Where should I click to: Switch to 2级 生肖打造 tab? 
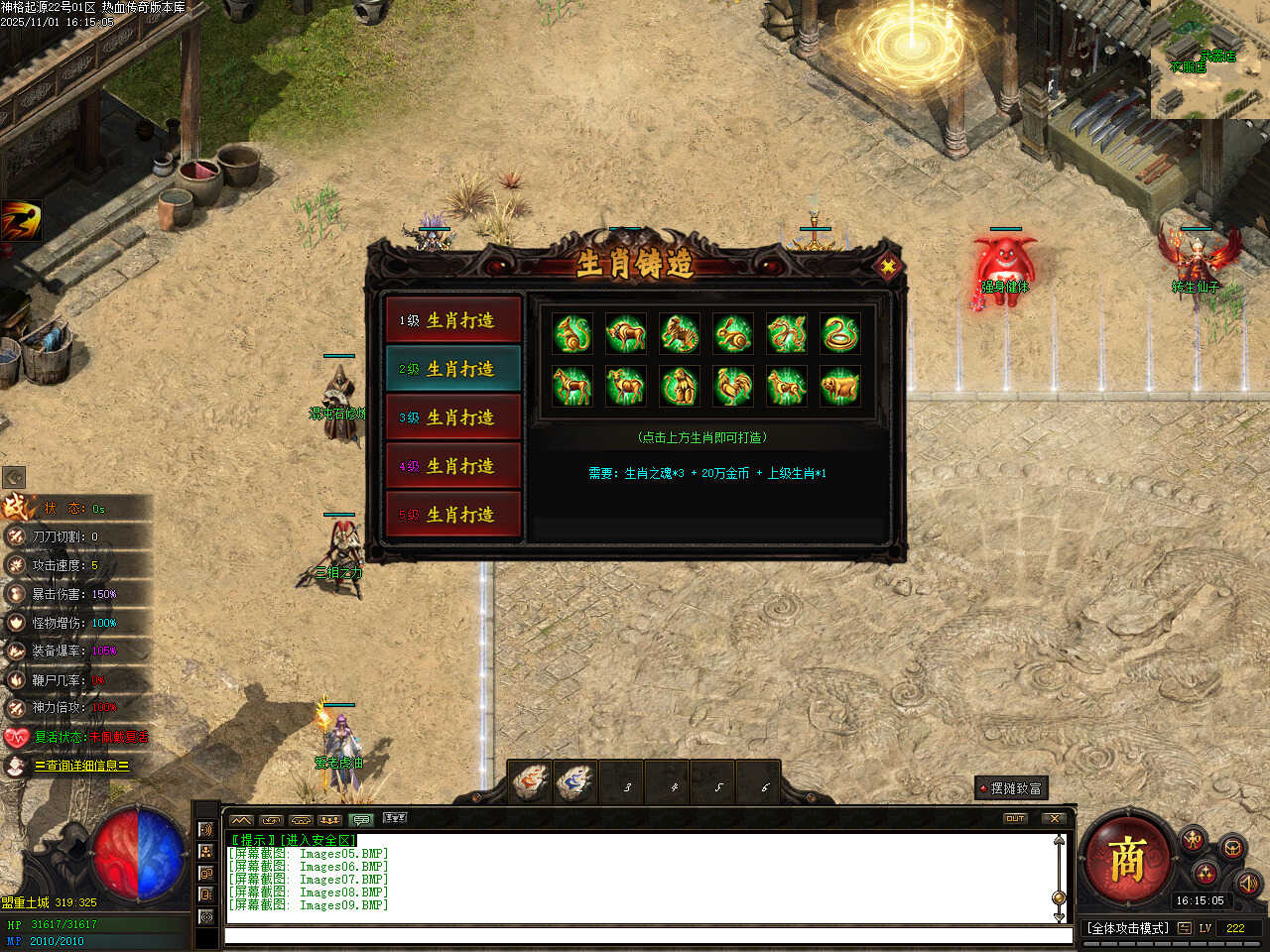(x=453, y=369)
